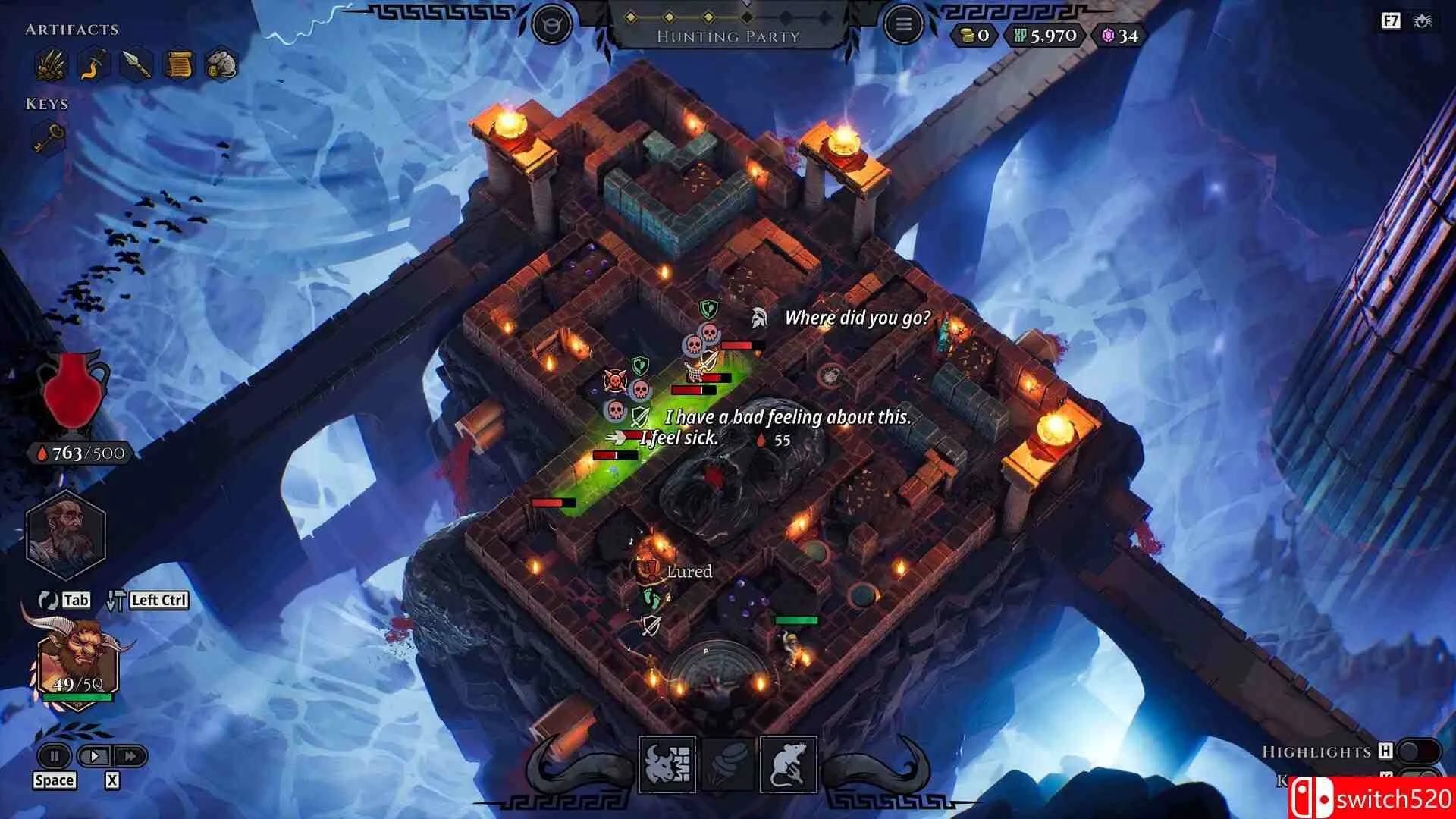Screen dimensions: 1456x819
Task: Click the bull horns emblem button
Action: (x=552, y=25)
